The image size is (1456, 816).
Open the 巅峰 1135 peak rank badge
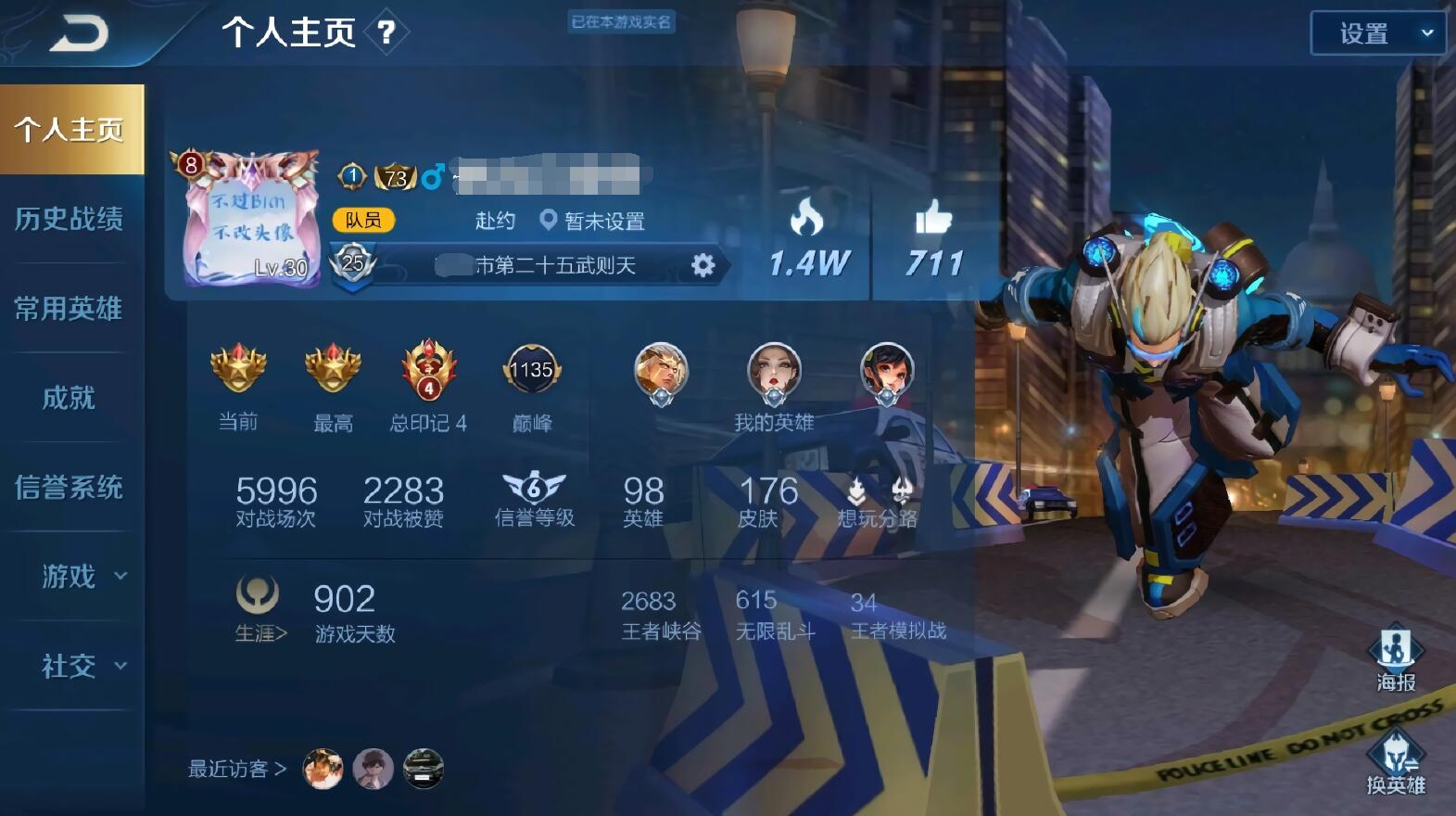coord(532,369)
